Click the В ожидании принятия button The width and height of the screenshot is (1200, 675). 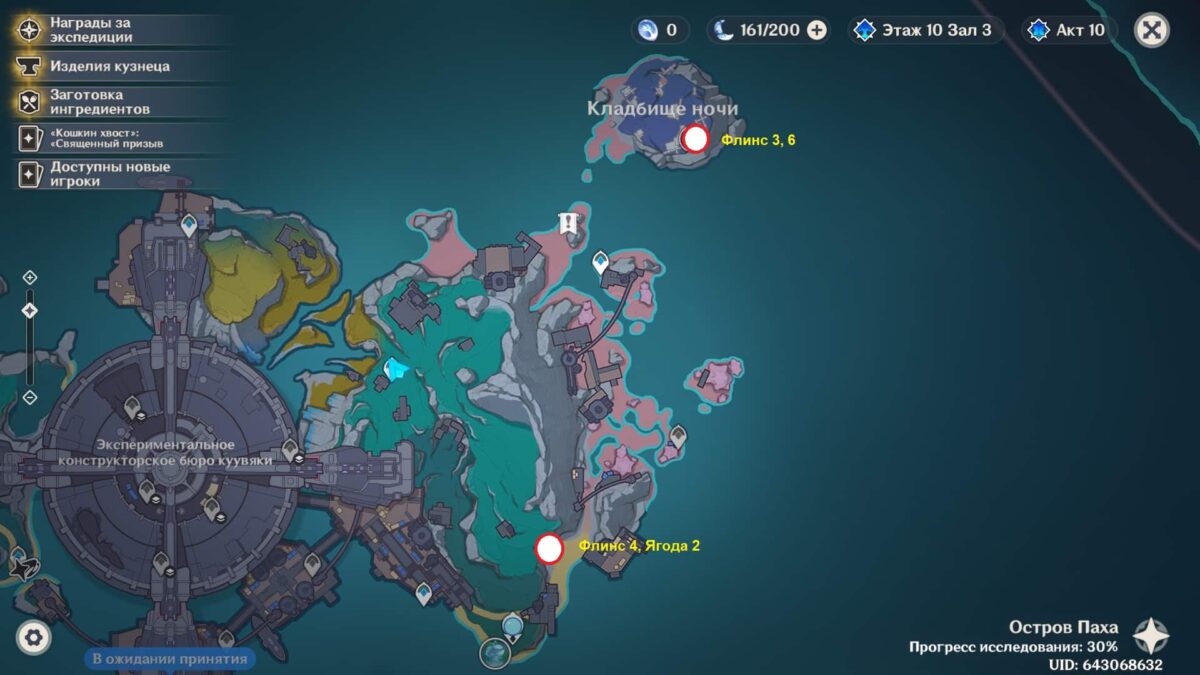pos(169,659)
